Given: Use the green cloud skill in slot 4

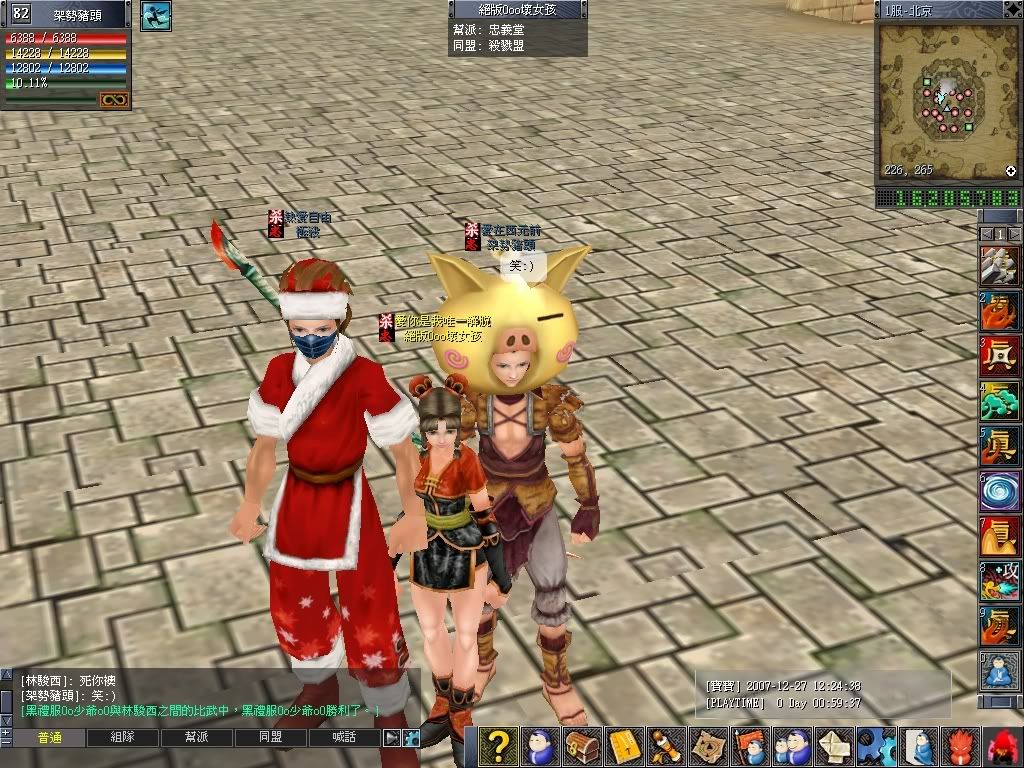Looking at the screenshot, I should [999, 401].
